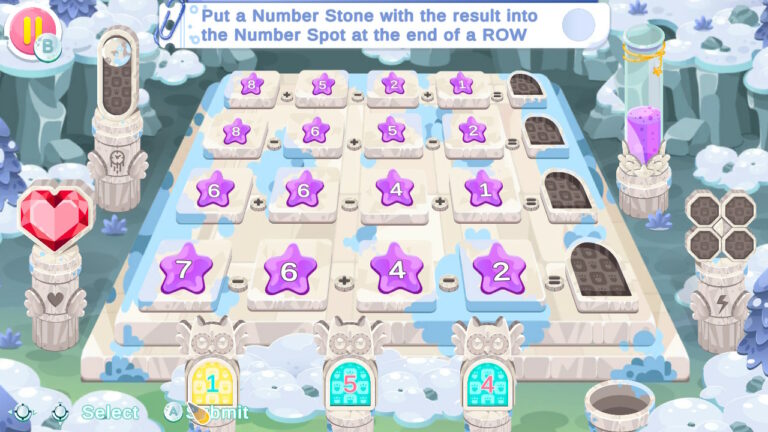Pick up the yellow Number Stone 1
768x432 pixels.
point(211,382)
